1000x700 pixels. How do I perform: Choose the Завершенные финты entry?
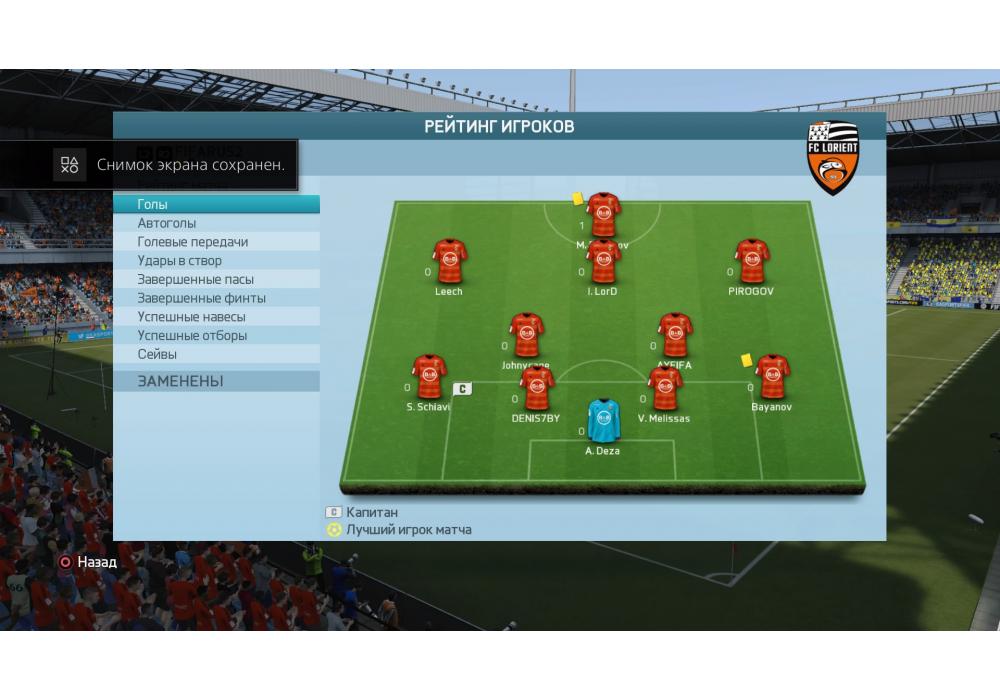click(216, 298)
